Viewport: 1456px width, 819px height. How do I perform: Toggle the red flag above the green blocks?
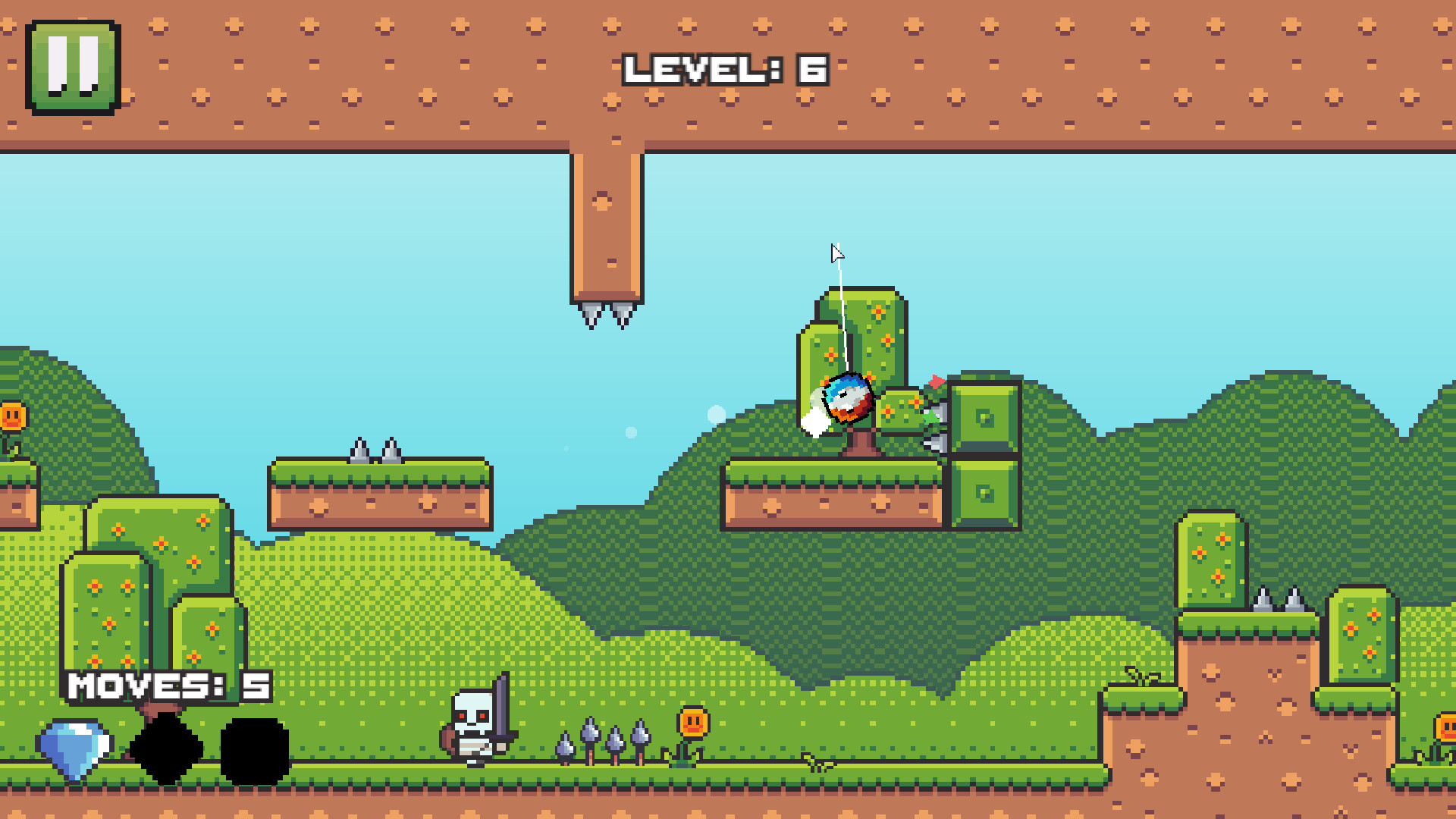(x=936, y=383)
